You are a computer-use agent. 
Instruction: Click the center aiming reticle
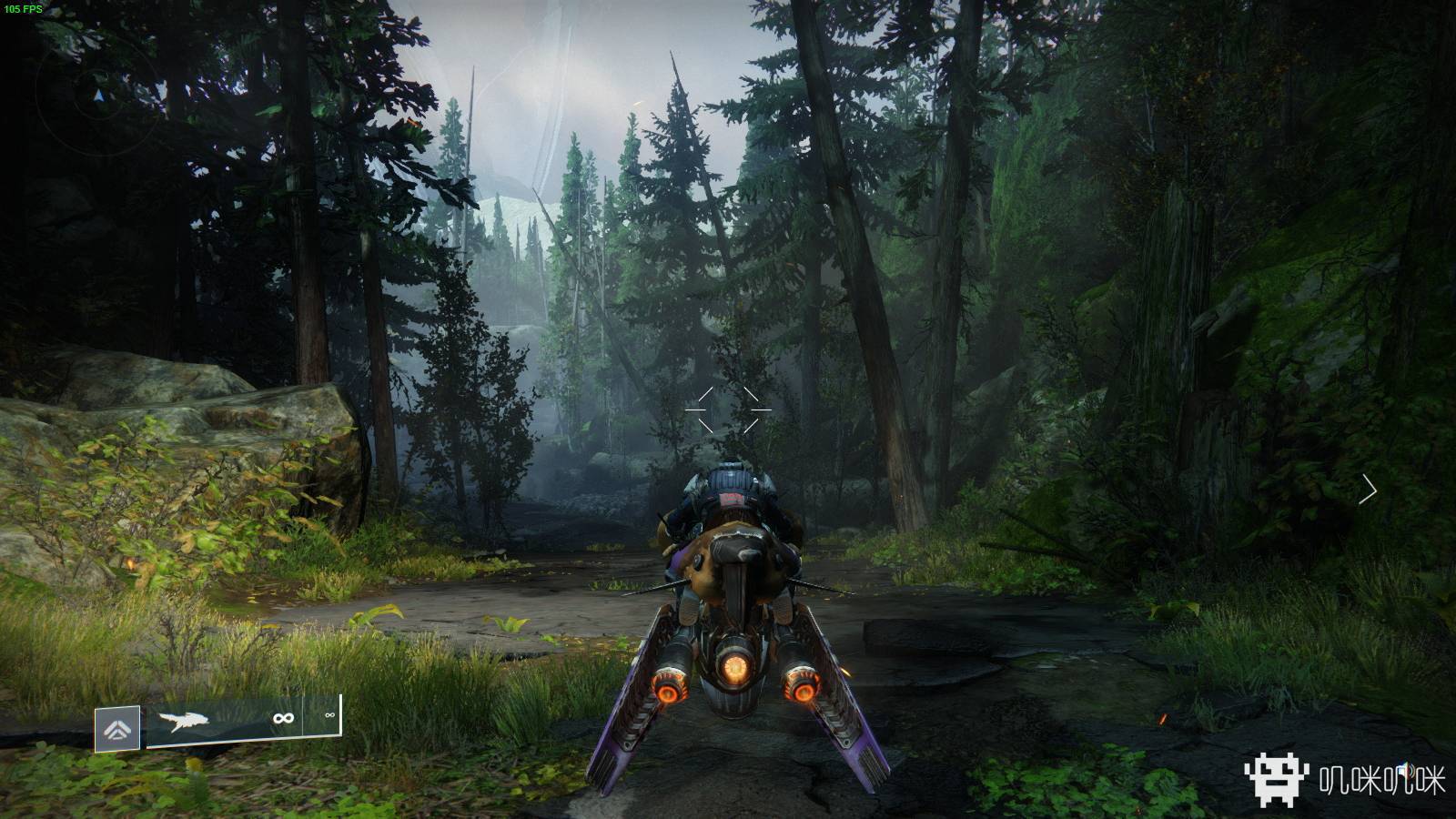pyautogui.click(x=728, y=409)
